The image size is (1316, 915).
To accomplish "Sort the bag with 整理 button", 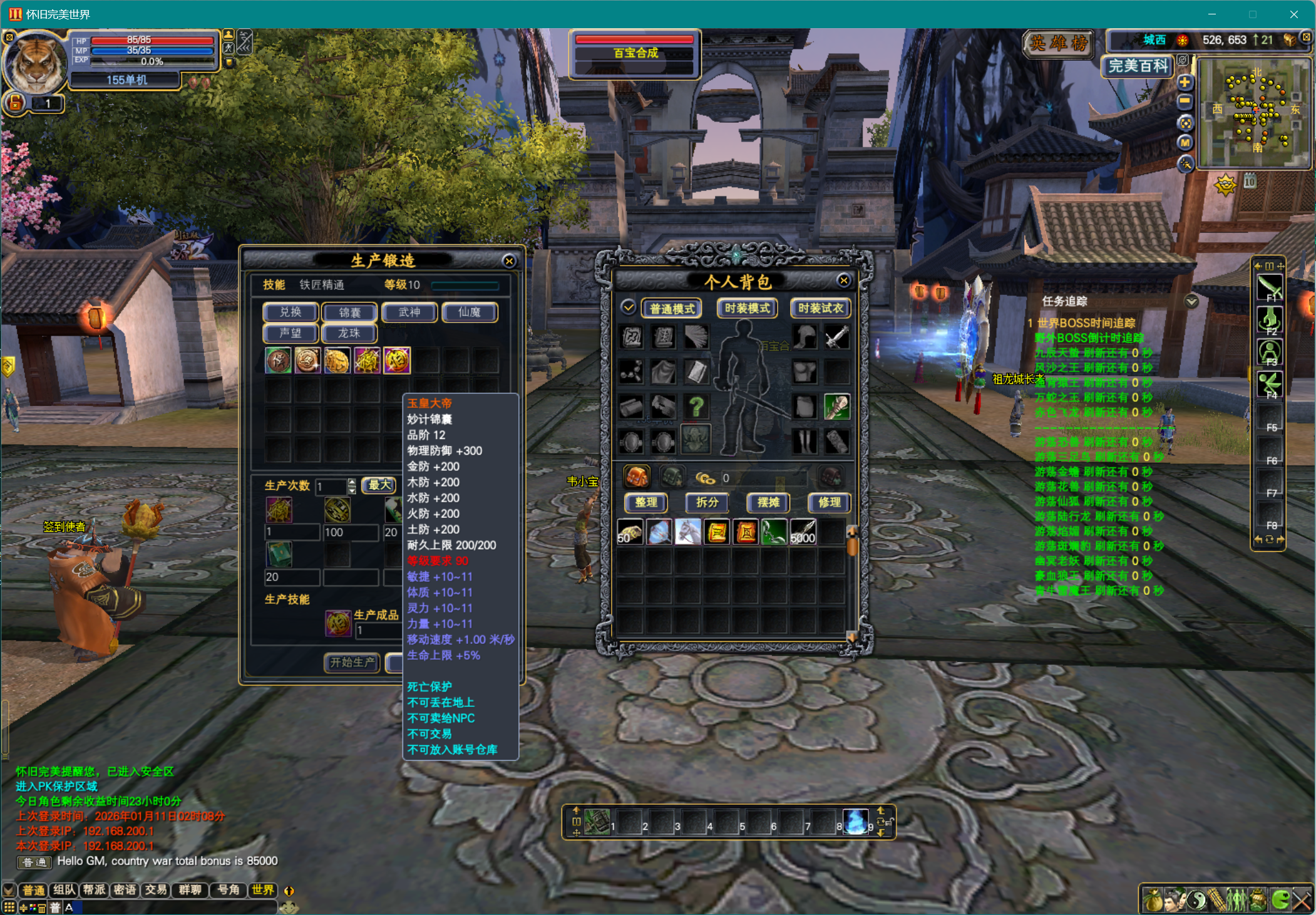I will 646,502.
